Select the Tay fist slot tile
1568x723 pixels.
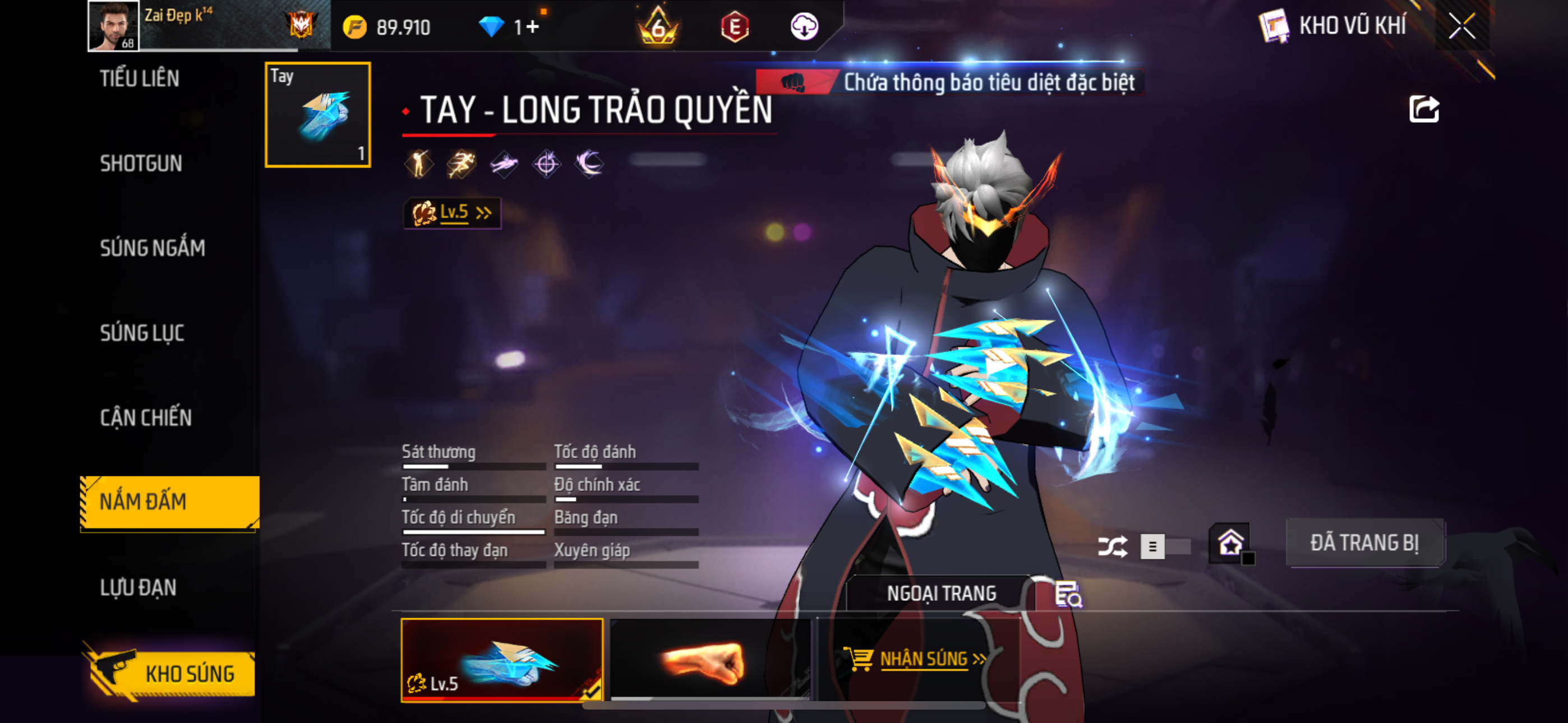pos(318,114)
